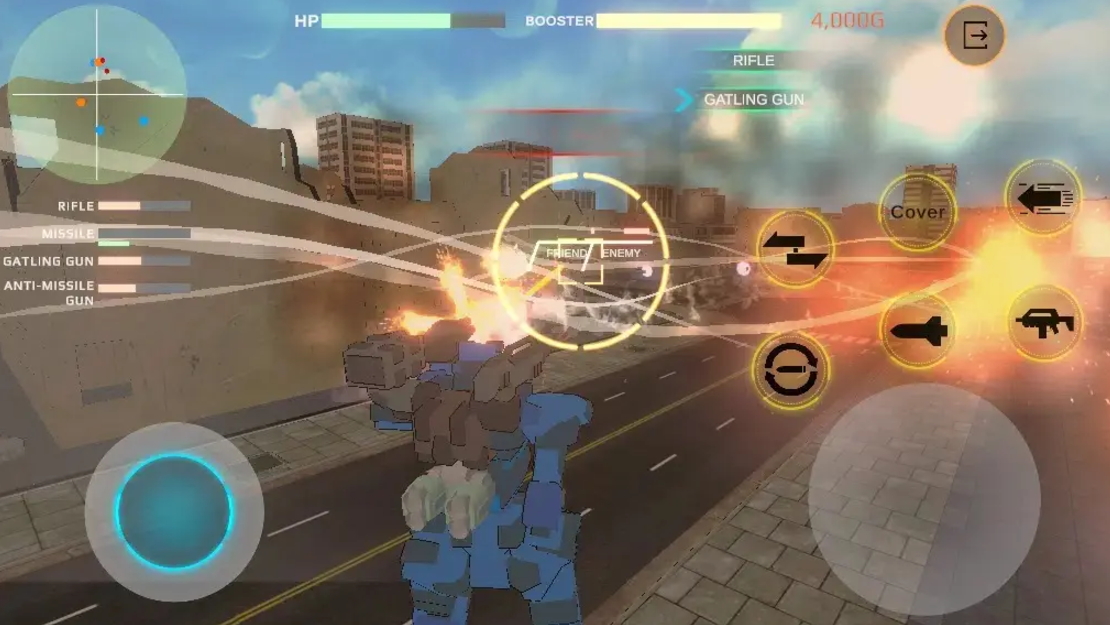Viewport: 1110px width, 625px height.
Task: Fire the missile button
Action: click(918, 331)
